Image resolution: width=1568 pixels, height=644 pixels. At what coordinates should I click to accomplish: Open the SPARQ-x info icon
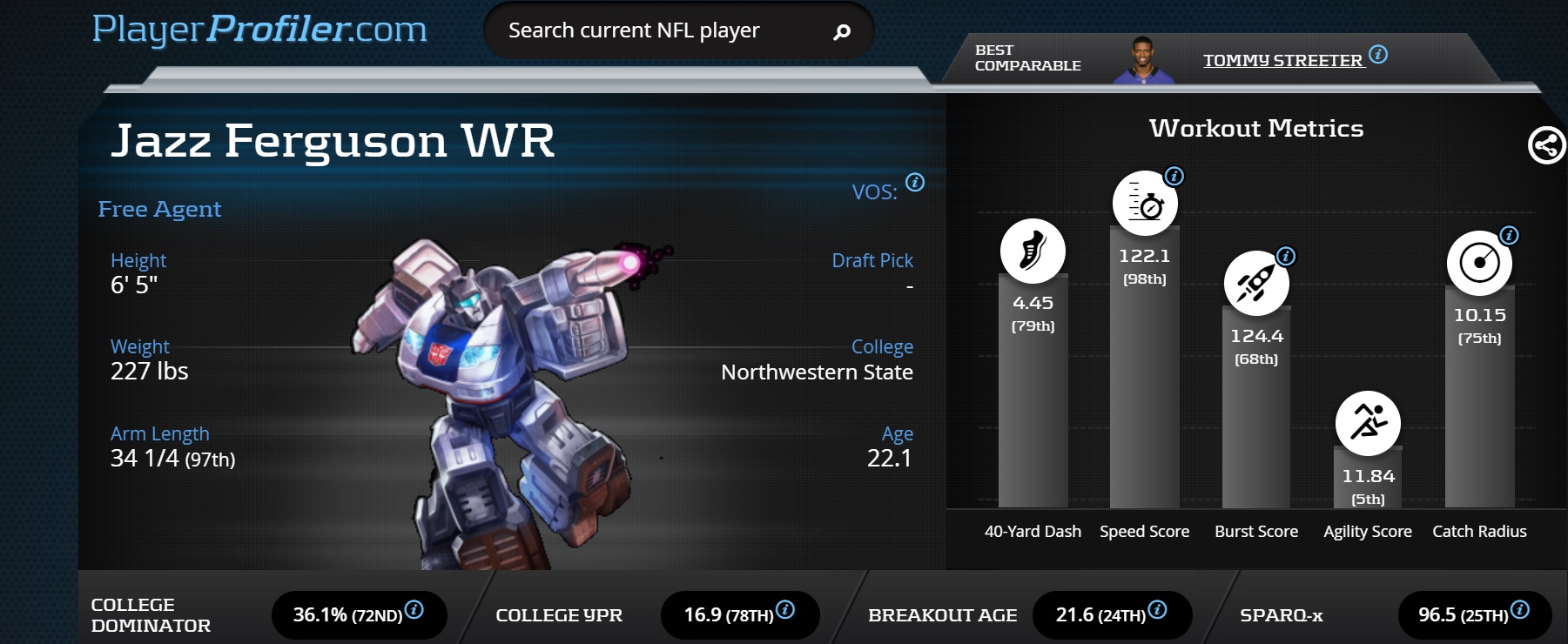click(x=1520, y=609)
